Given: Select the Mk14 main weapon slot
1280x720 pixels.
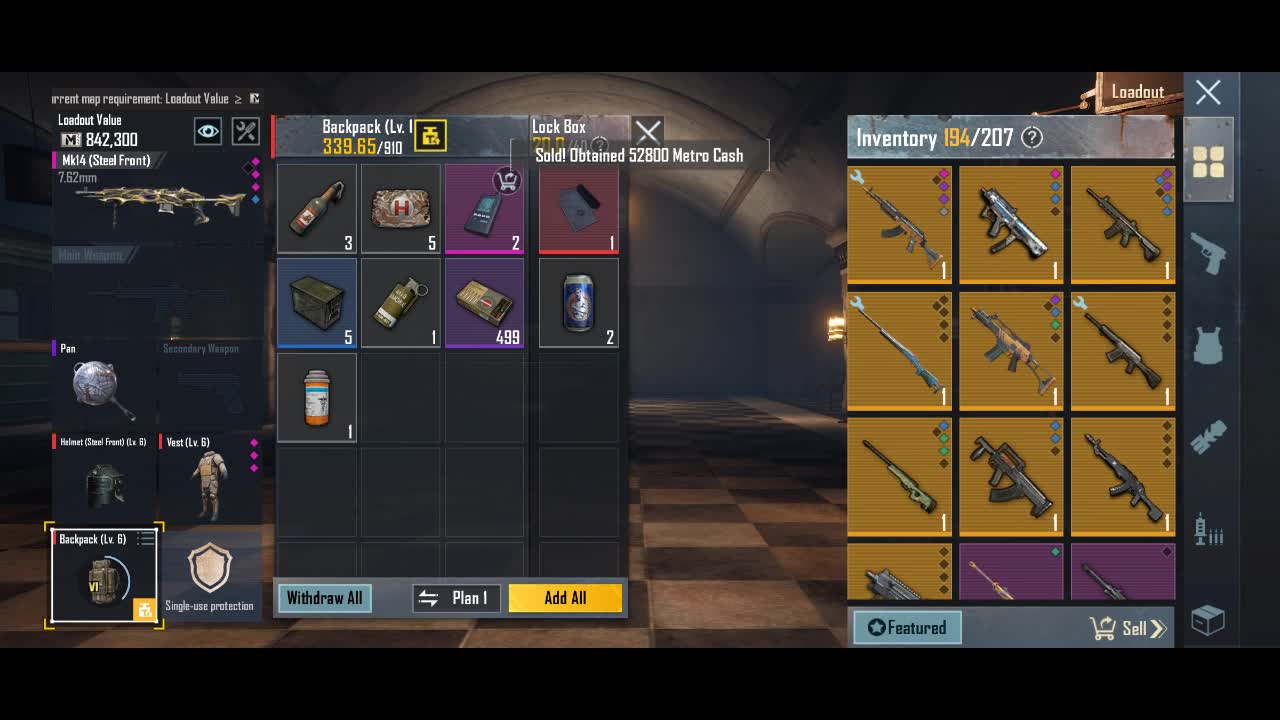Looking at the screenshot, I should click(x=155, y=200).
